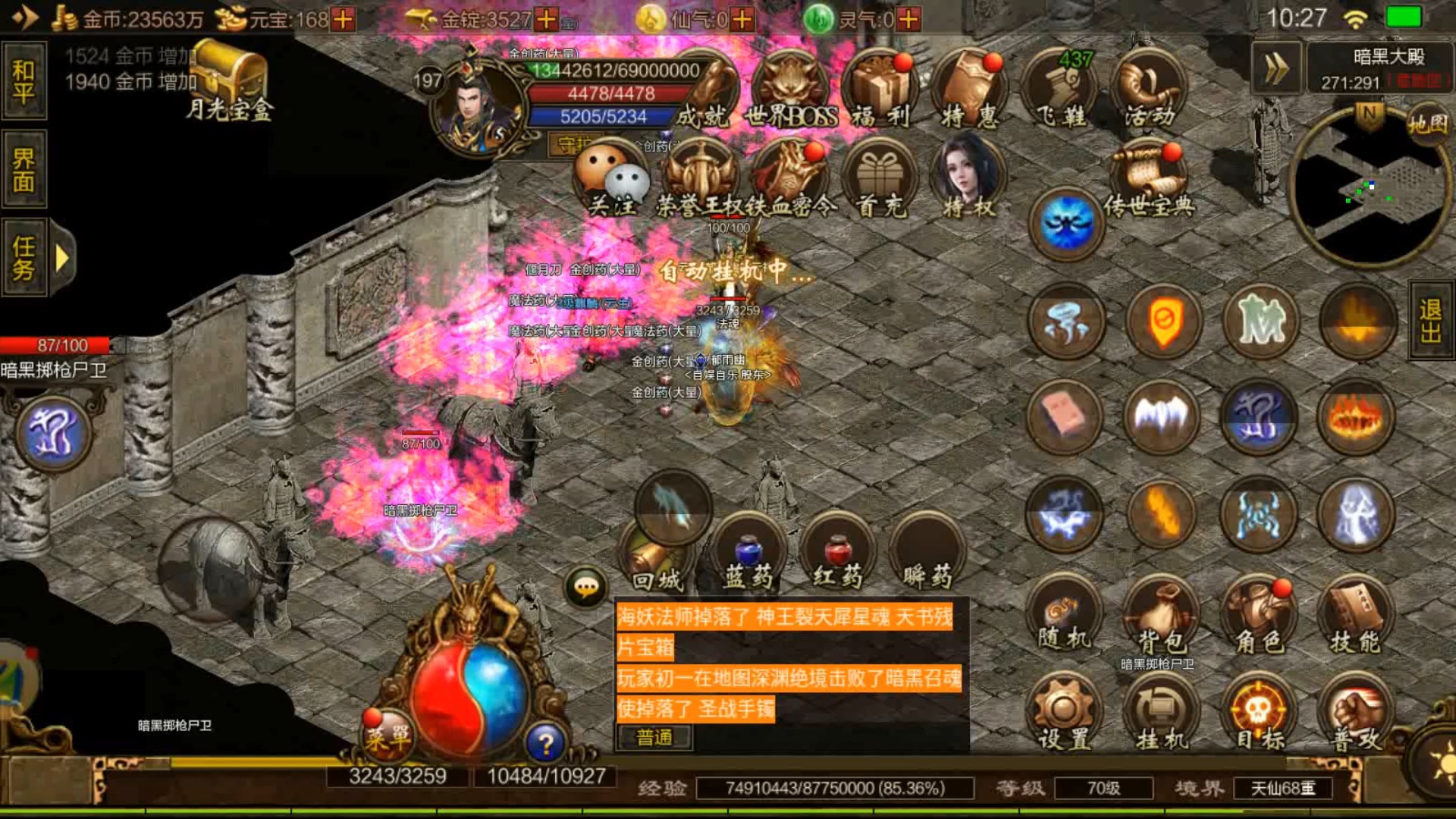Screen dimensions: 1456x819
Task: Open the 角色 character sheet
Action: pos(1259,618)
